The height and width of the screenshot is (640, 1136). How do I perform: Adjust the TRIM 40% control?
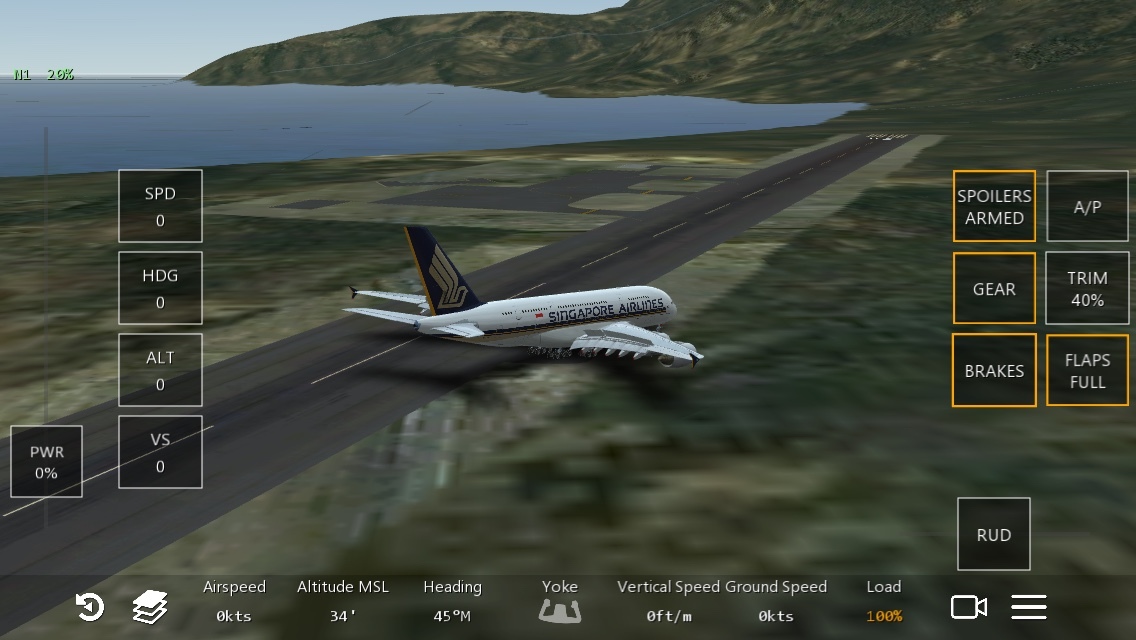pos(1087,288)
